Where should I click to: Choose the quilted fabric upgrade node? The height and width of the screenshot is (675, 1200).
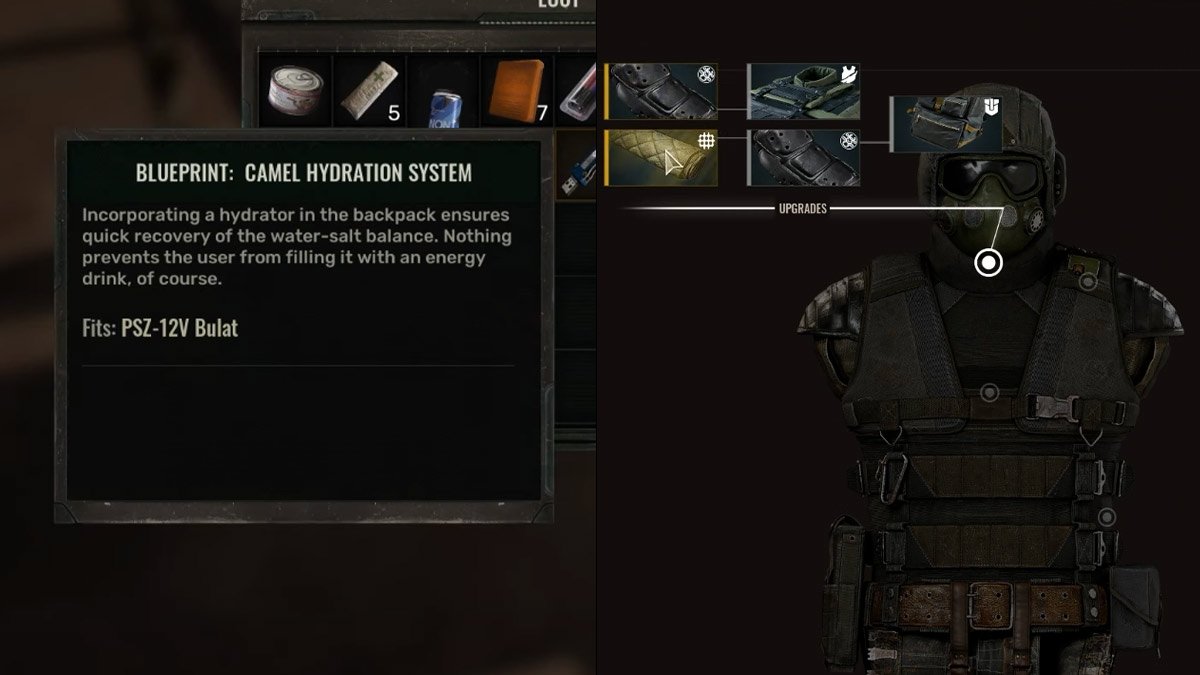click(x=661, y=158)
